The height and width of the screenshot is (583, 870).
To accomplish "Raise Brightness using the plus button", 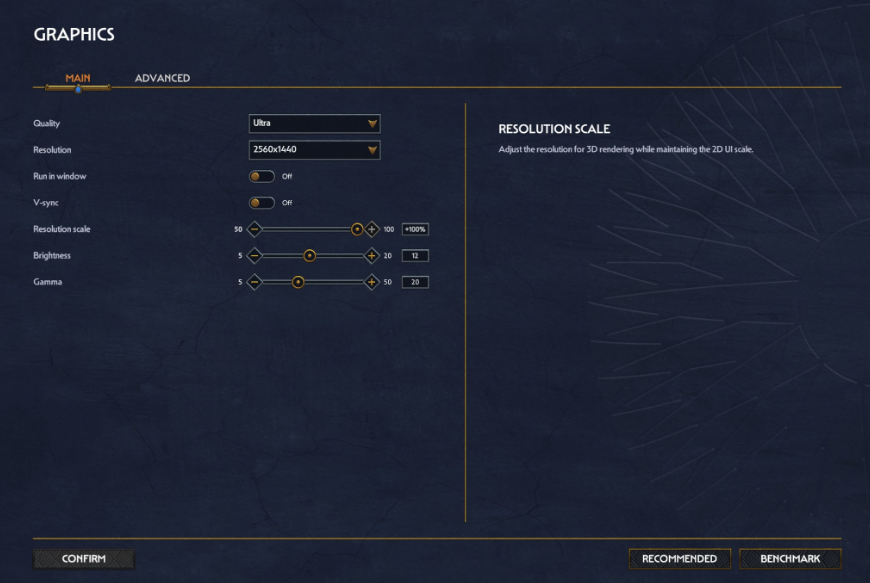I will pyautogui.click(x=372, y=255).
